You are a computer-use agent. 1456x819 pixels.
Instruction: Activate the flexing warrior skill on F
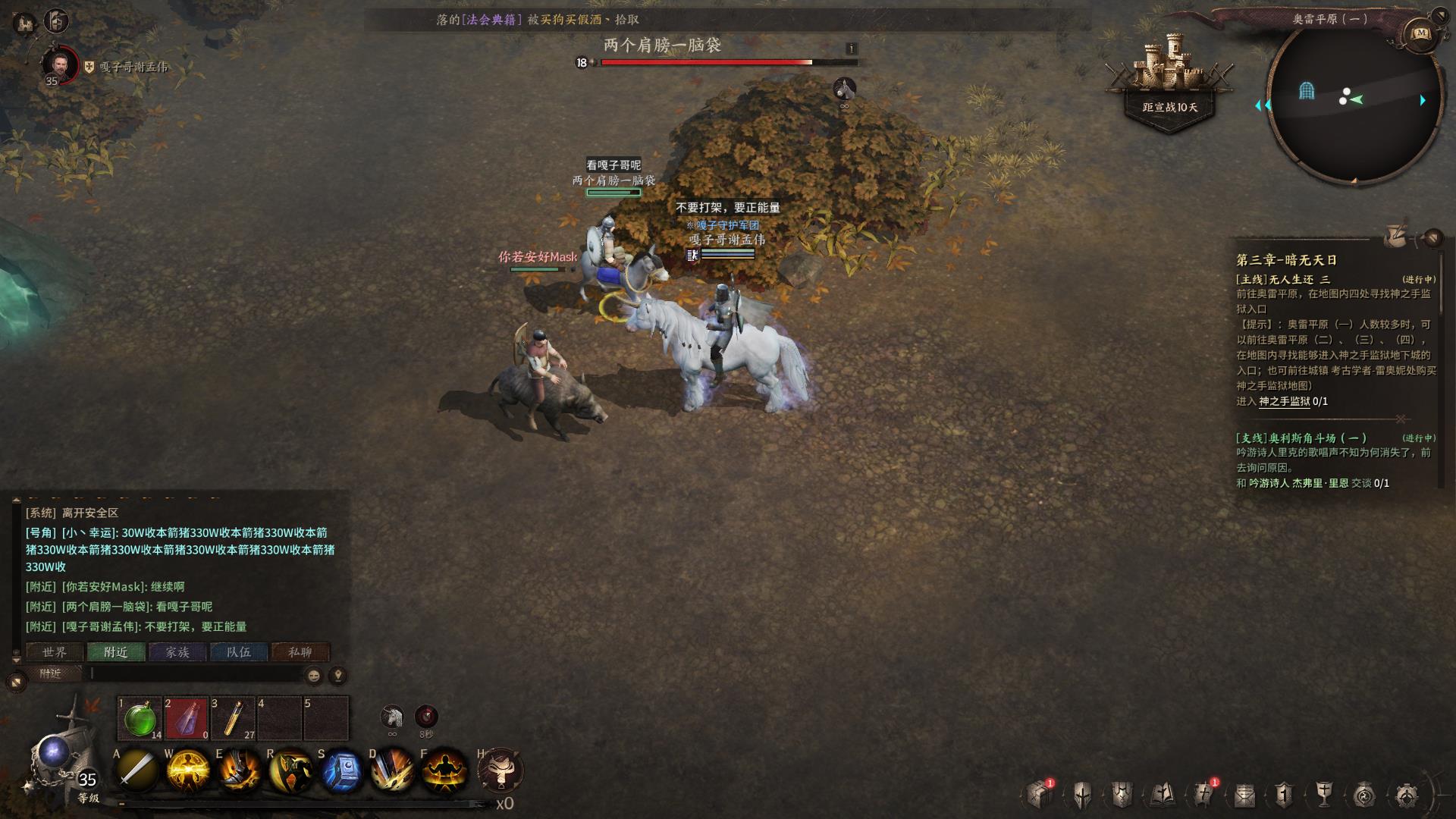444,770
